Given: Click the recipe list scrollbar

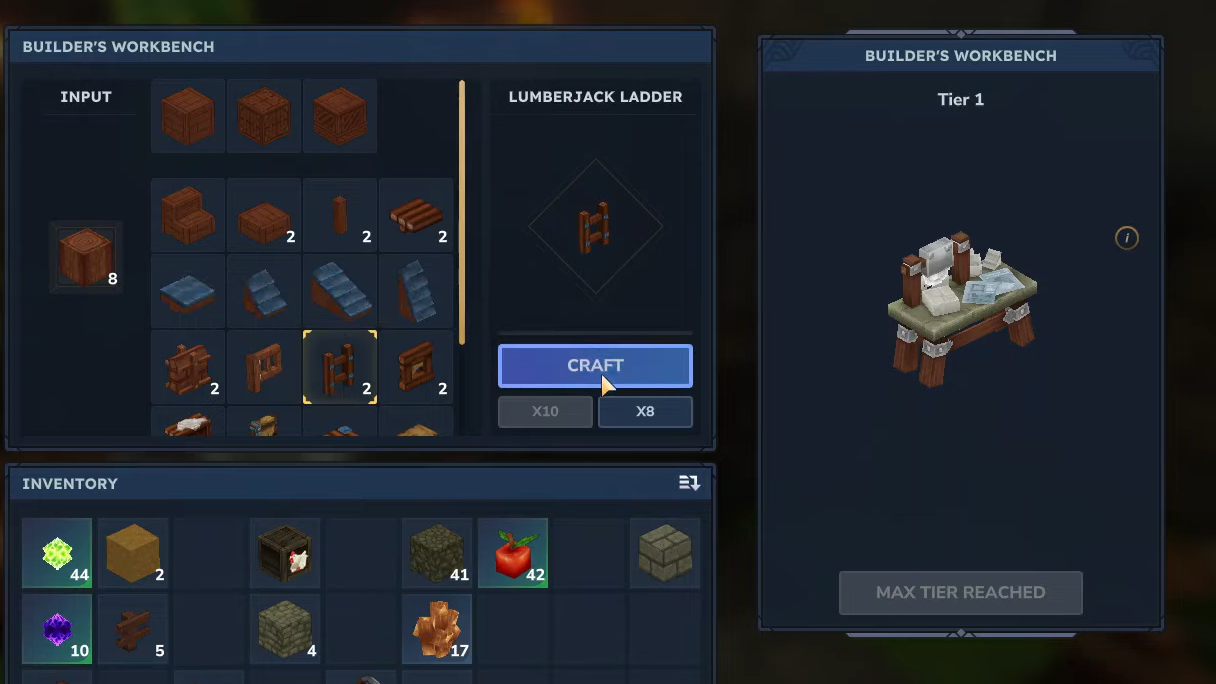Looking at the screenshot, I should point(462,212).
